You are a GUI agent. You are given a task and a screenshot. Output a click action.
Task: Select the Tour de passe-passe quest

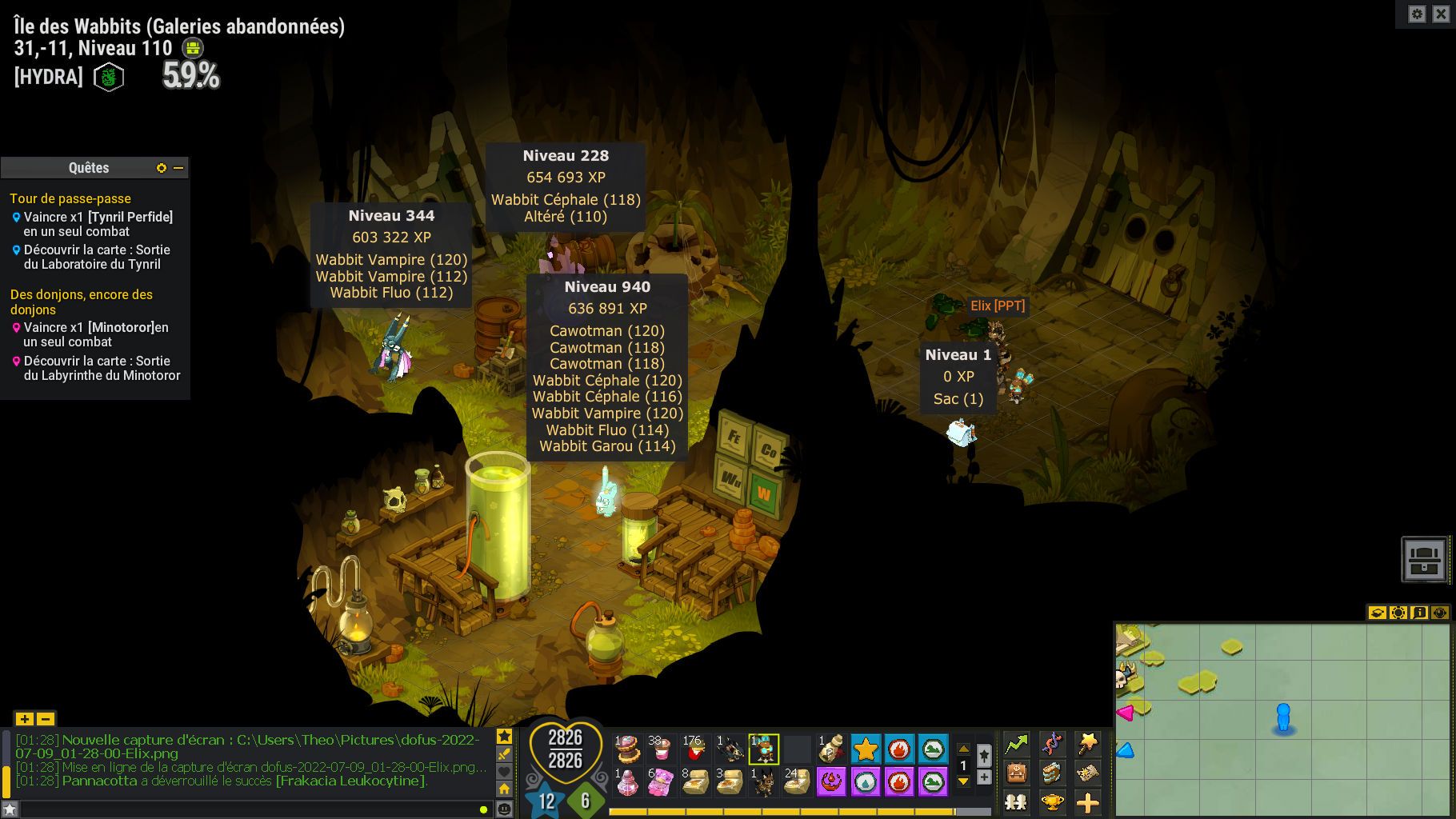70,198
